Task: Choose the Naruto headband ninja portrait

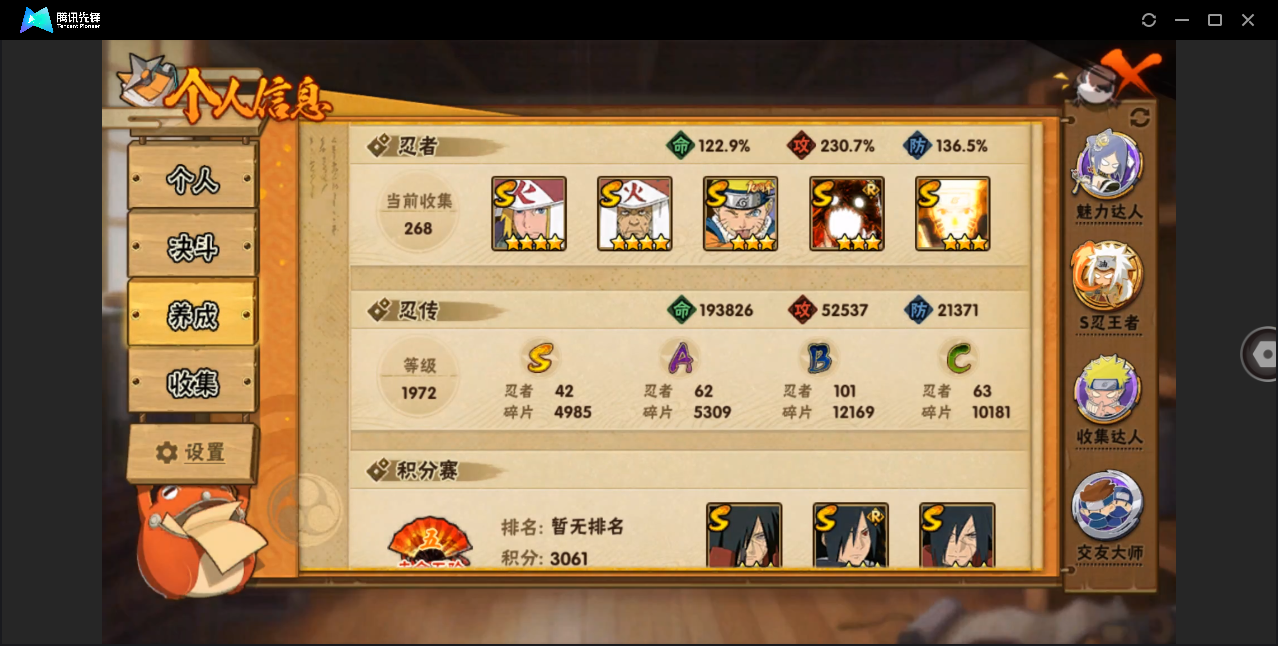Action: coord(741,214)
